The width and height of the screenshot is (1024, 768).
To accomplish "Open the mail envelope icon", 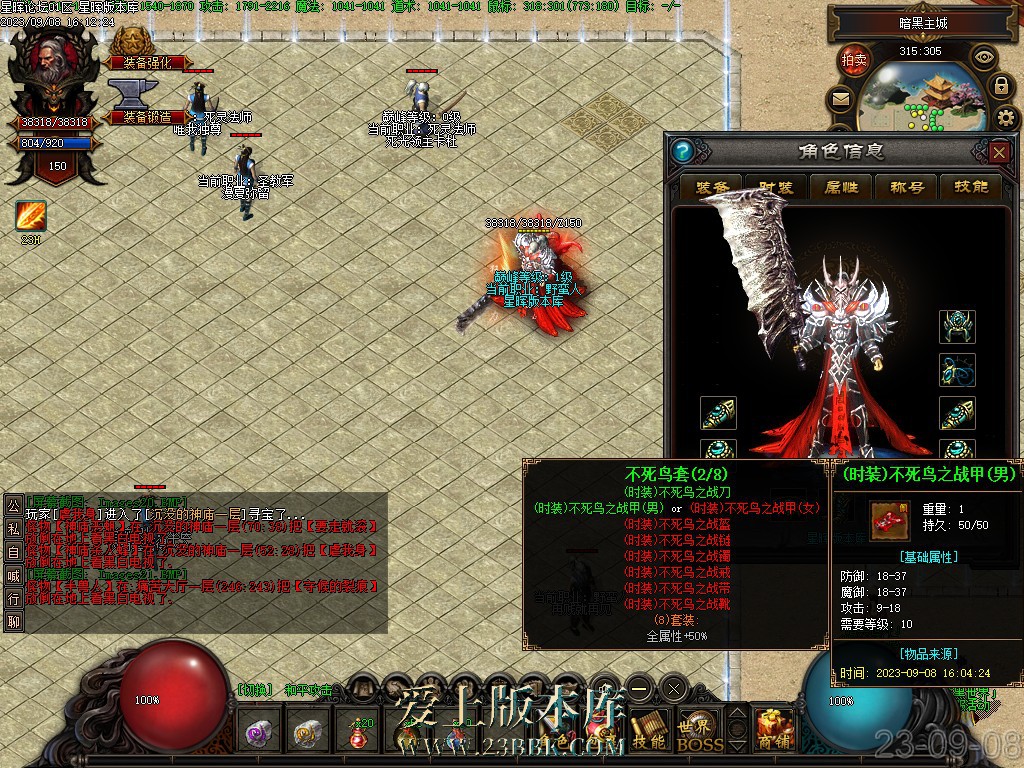I will (841, 99).
